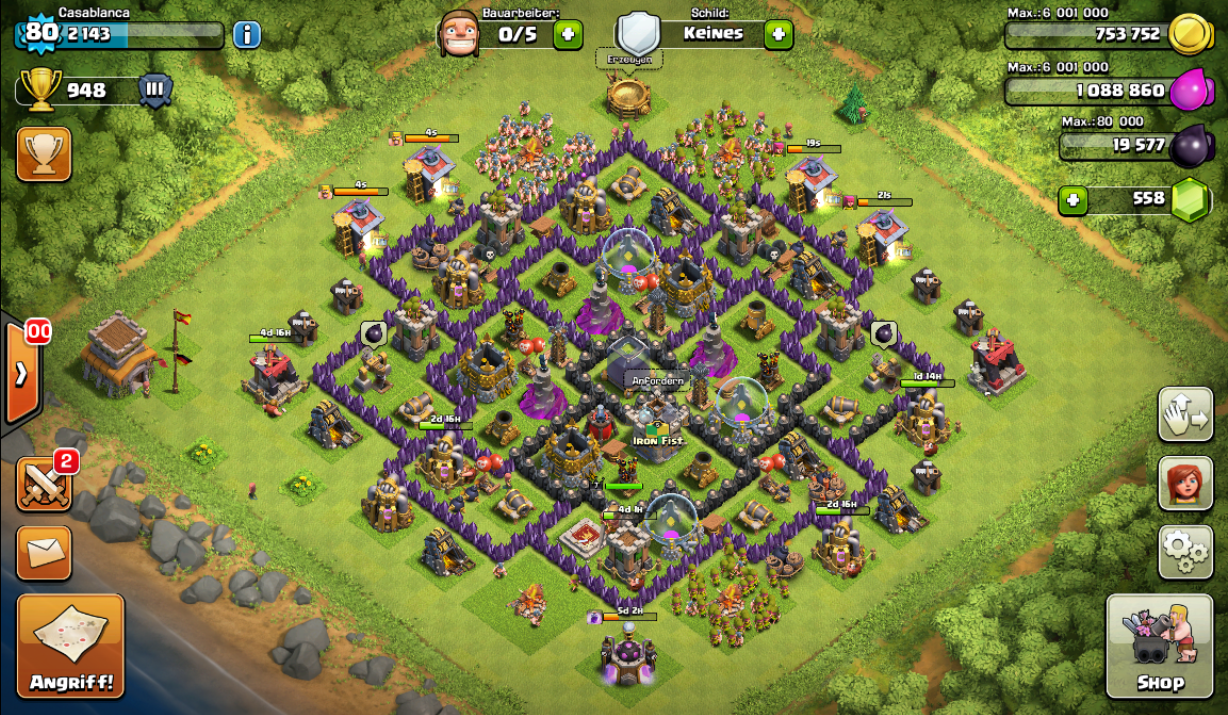Expand the side chat panel arrow
Image resolution: width=1228 pixels, height=715 pixels.
click(21, 374)
